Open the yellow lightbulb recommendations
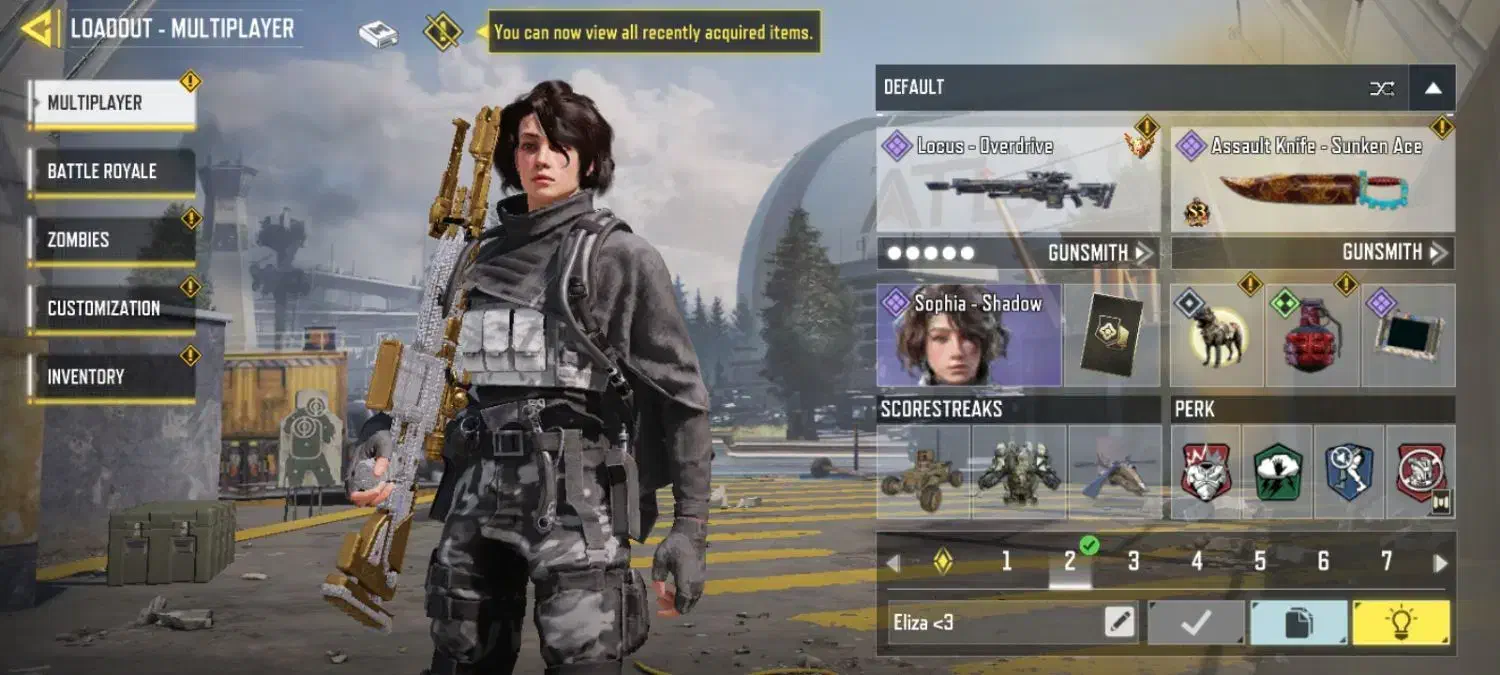 tap(1400, 623)
